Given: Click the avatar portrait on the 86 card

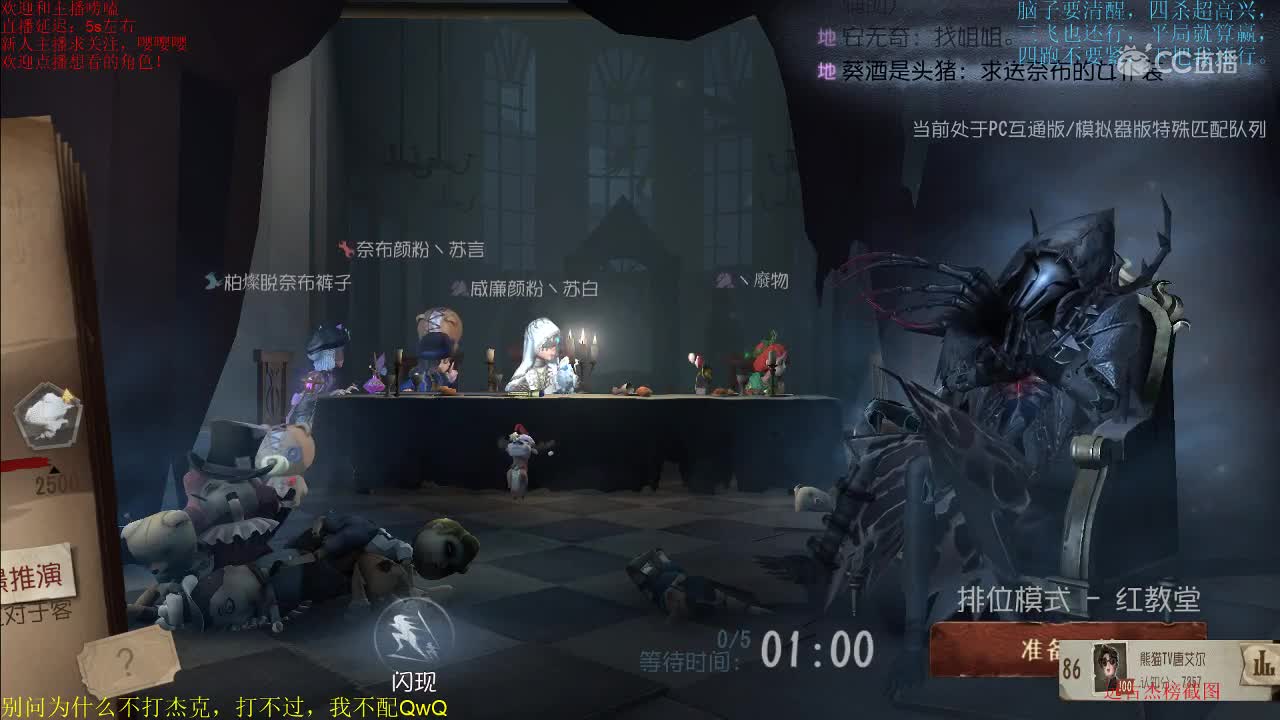Looking at the screenshot, I should click(1105, 667).
